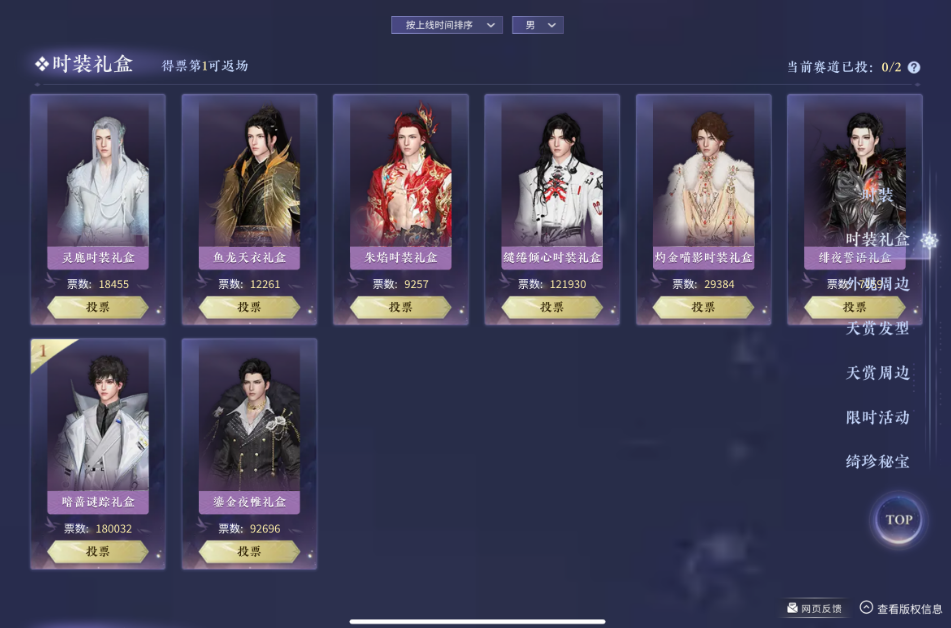Image resolution: width=951 pixels, height=628 pixels.
Task: Click the TOP button
Action: (898, 519)
